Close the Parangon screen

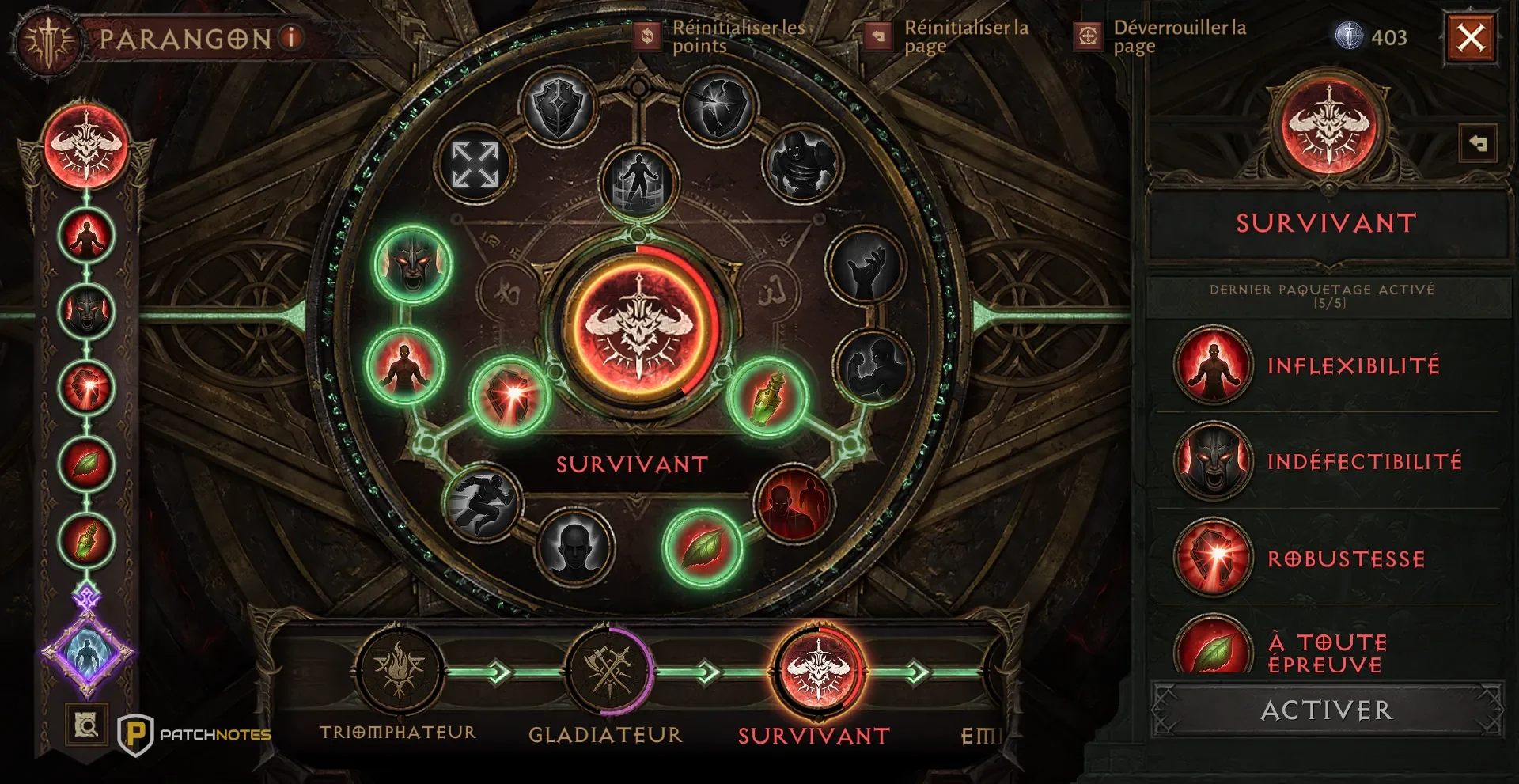(1471, 37)
